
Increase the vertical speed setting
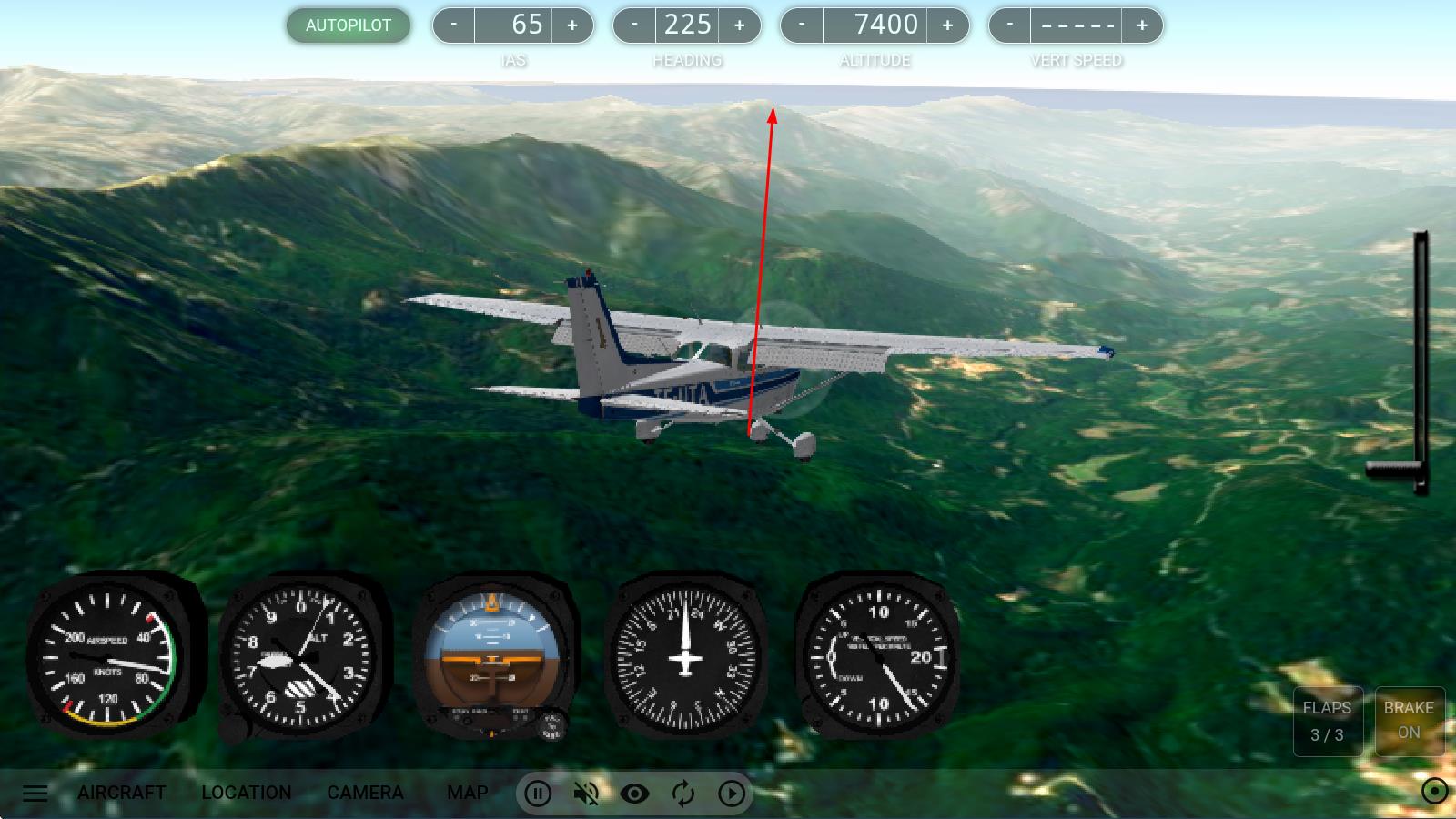pyautogui.click(x=1142, y=25)
